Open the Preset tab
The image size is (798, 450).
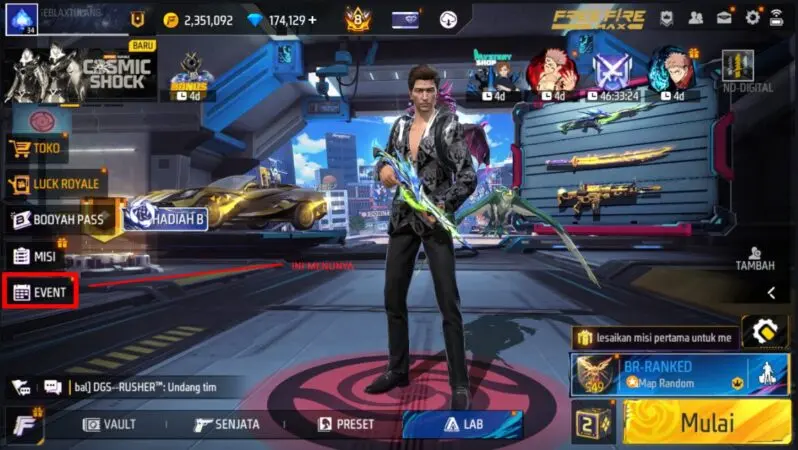(x=346, y=424)
